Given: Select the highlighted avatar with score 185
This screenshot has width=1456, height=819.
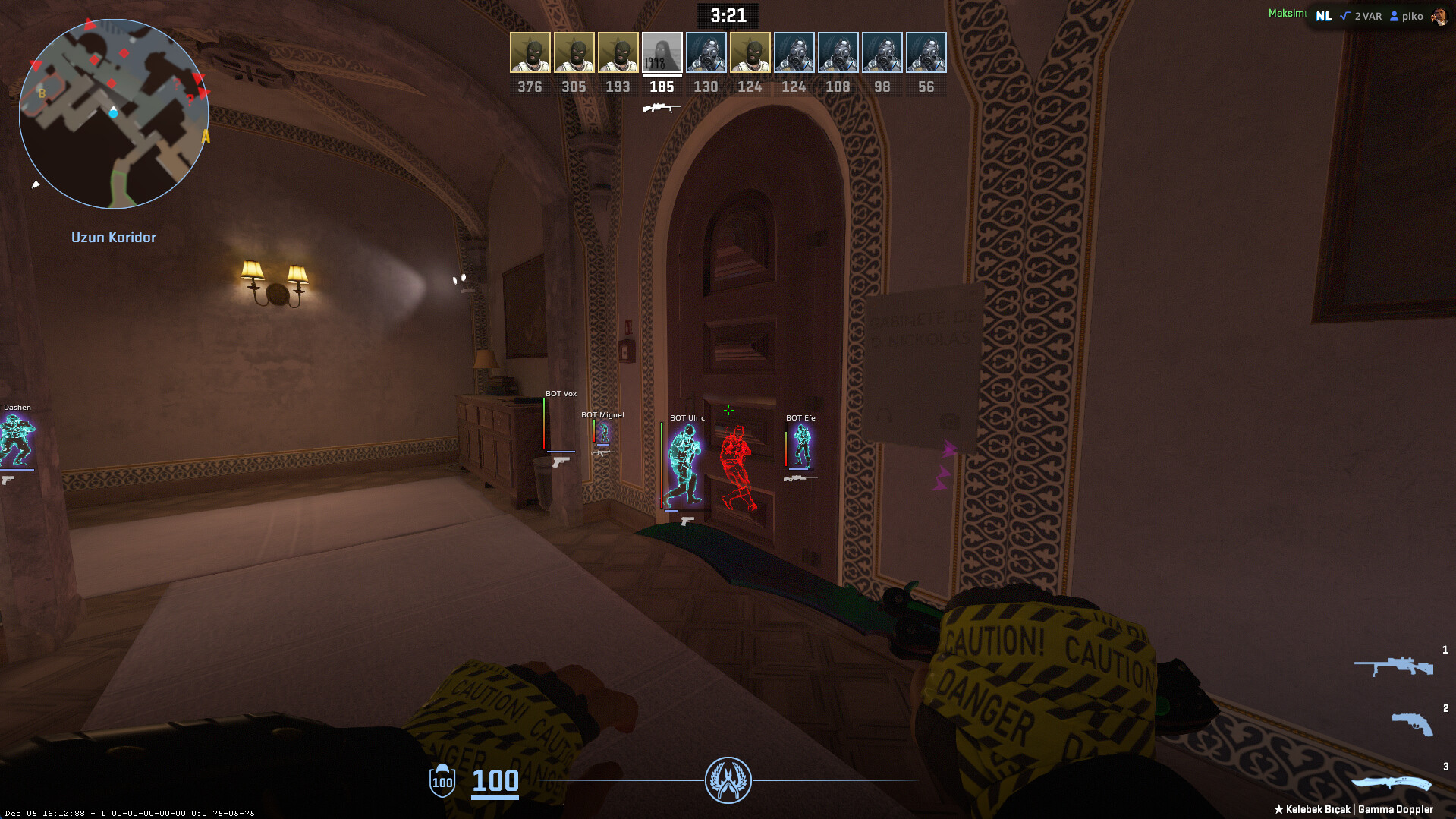Looking at the screenshot, I should pos(662,52).
